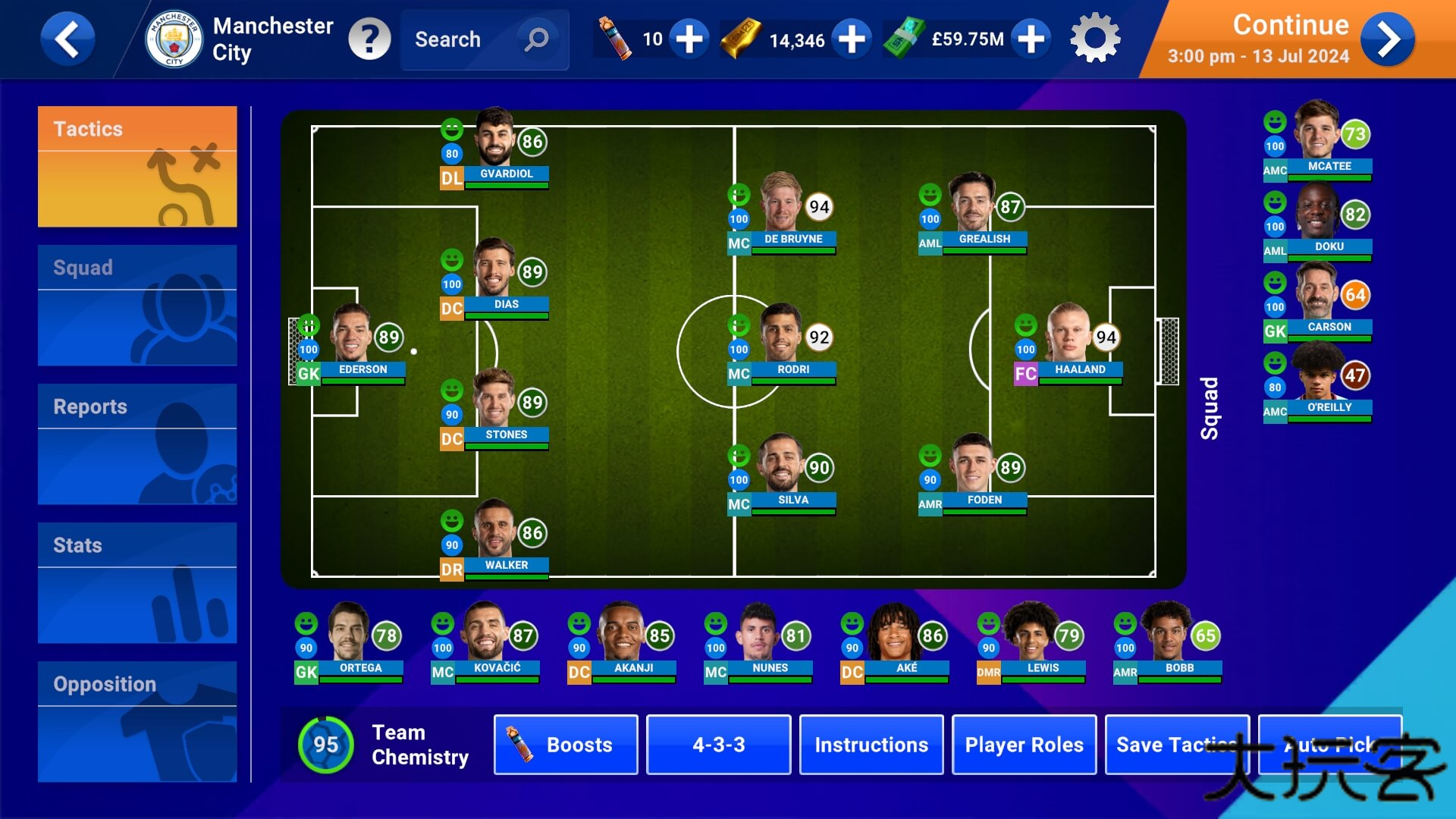This screenshot has width=1456, height=819.
Task: Open the Squad menu tile
Action: tap(137, 305)
